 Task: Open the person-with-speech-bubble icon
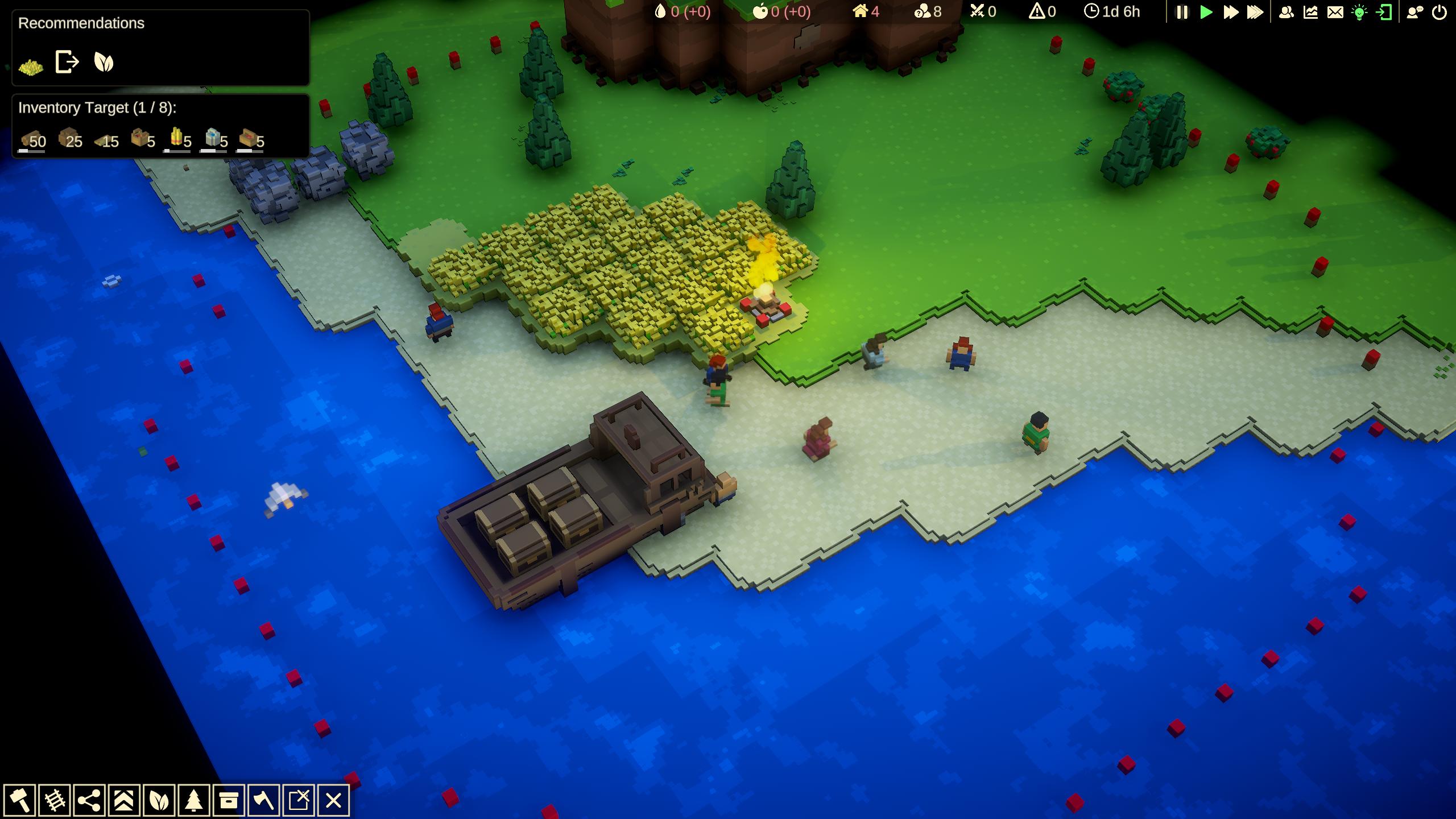pyautogui.click(x=1414, y=12)
